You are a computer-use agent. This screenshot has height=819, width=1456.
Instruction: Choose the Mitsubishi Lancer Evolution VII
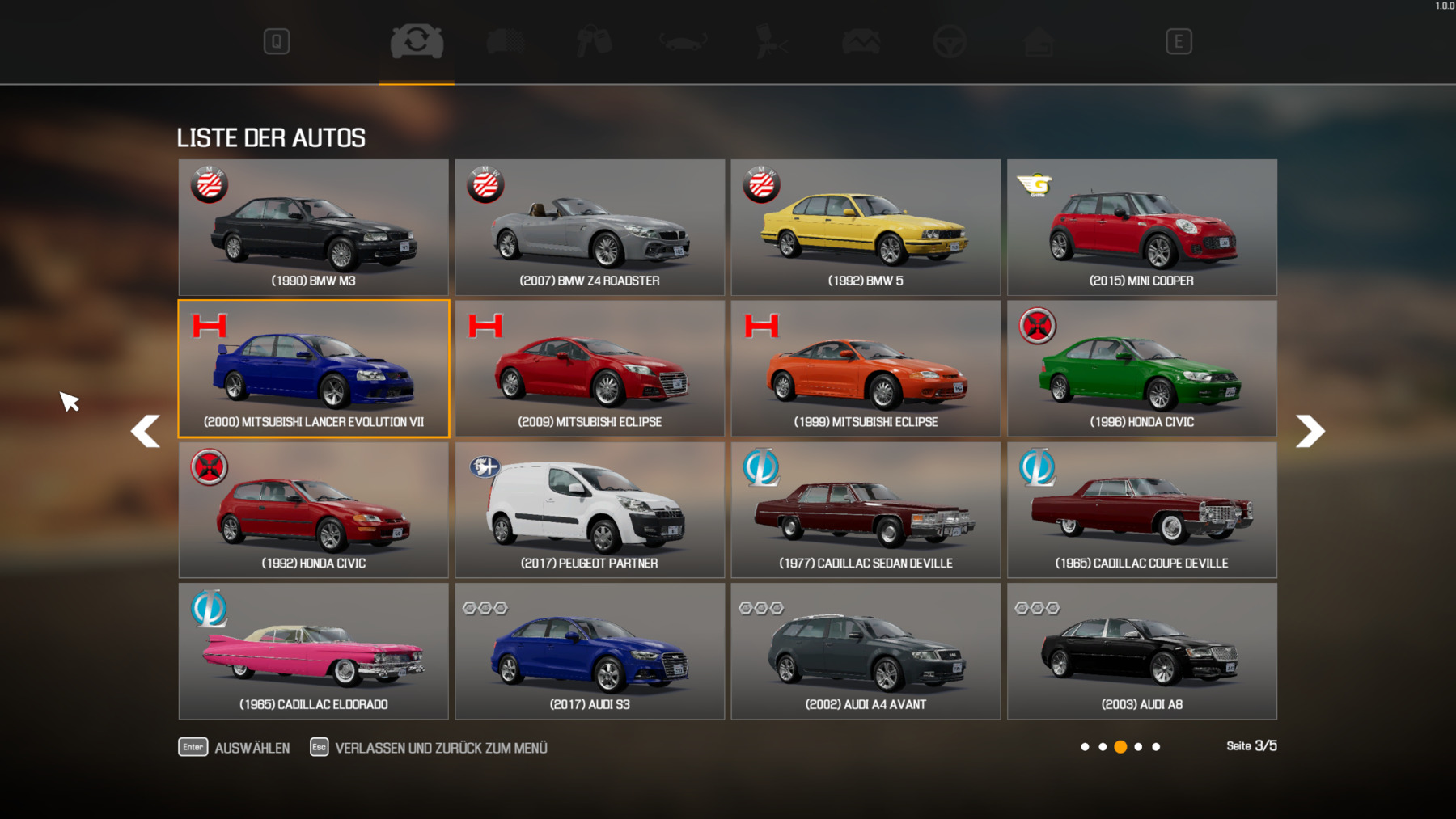point(313,369)
